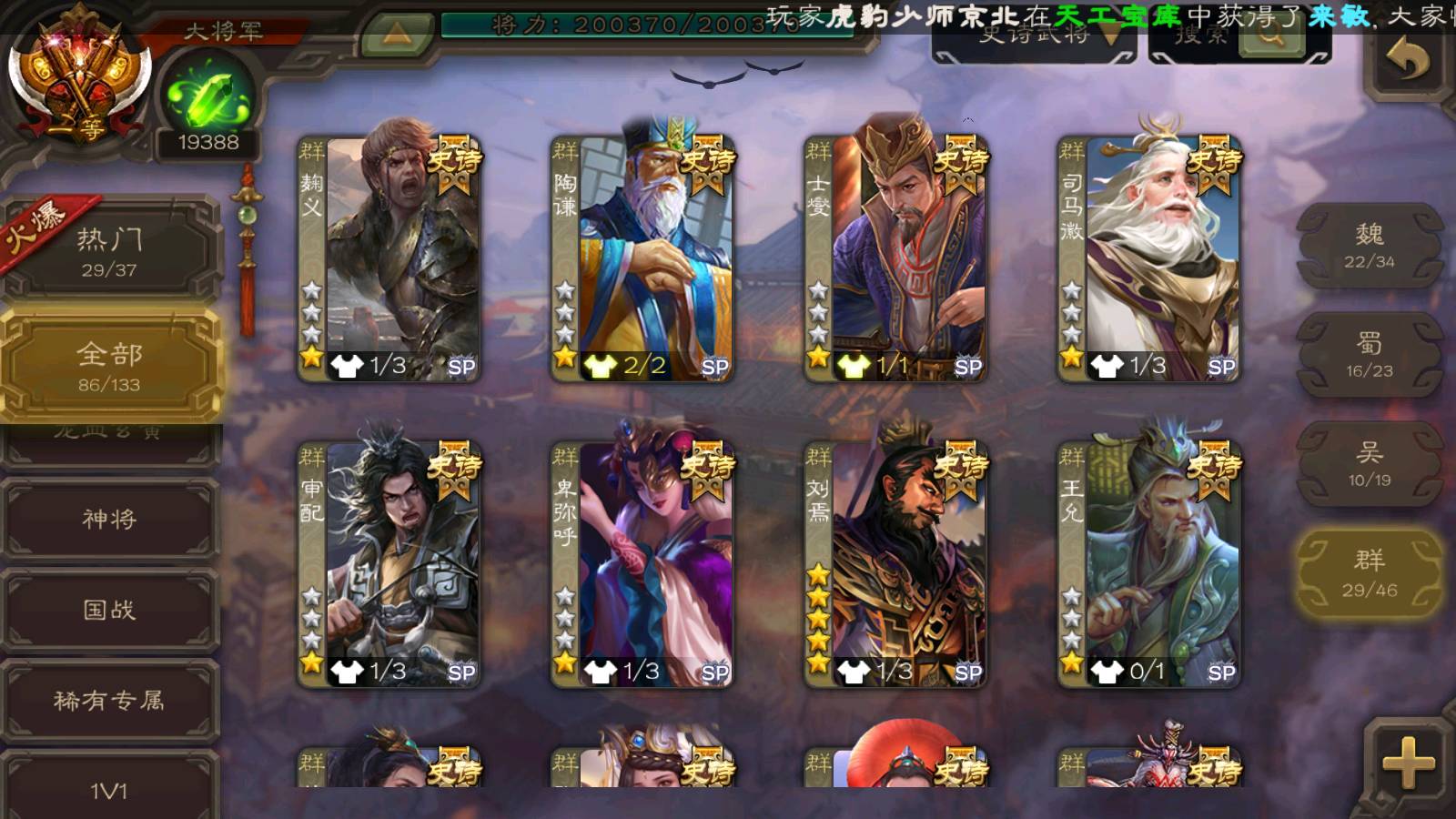This screenshot has height=819, width=1456.
Task: Open the 陶谦 hero card
Action: coord(644,259)
